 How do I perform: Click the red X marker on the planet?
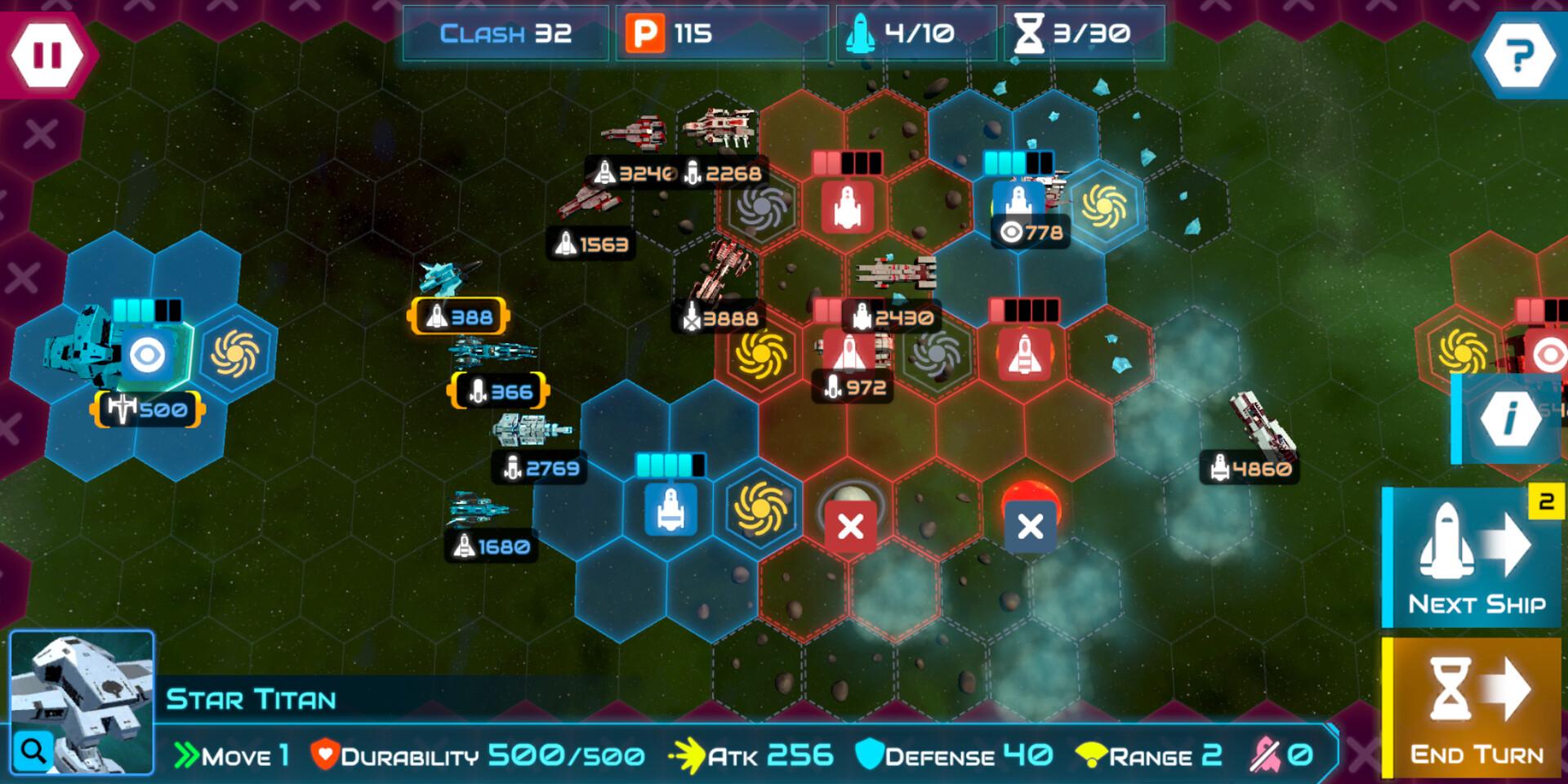849,527
